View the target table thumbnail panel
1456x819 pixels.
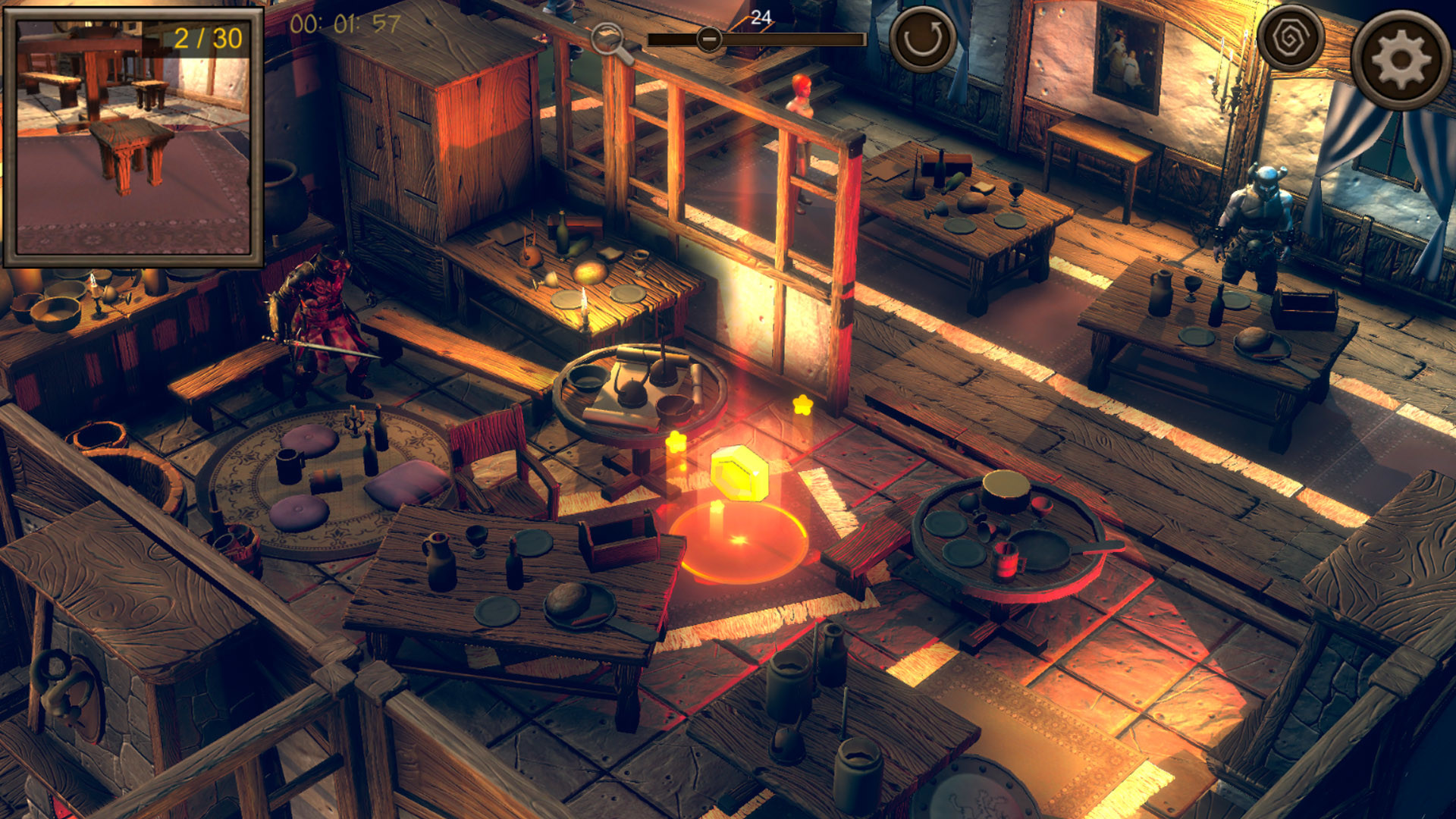pyautogui.click(x=135, y=140)
